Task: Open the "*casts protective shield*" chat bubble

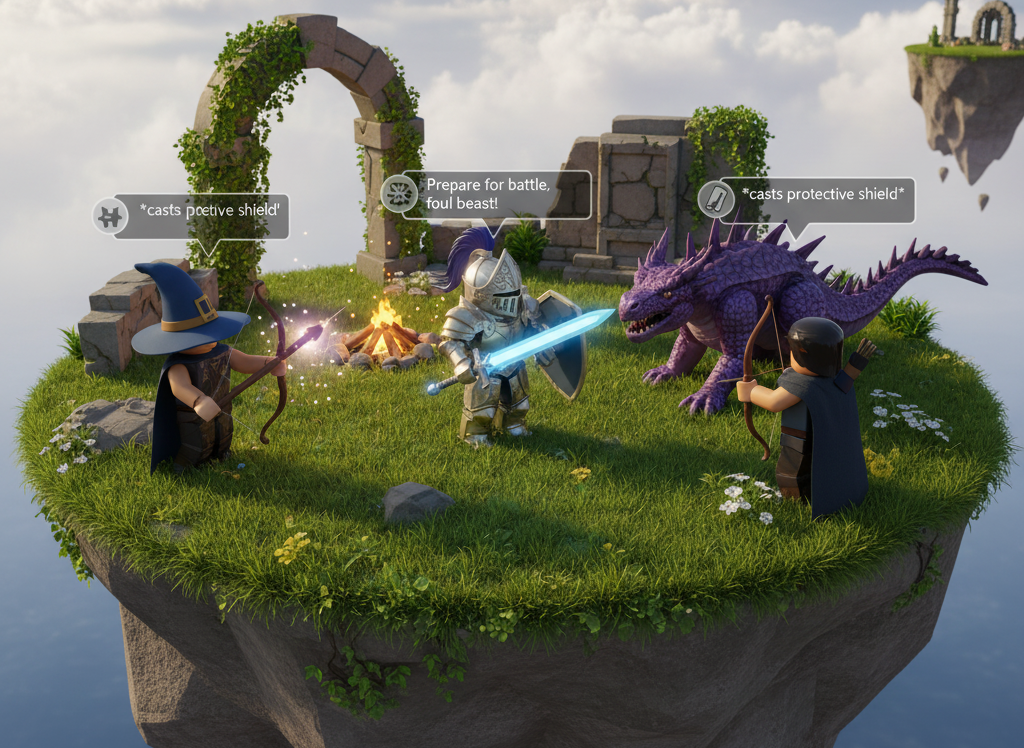Action: point(816,200)
